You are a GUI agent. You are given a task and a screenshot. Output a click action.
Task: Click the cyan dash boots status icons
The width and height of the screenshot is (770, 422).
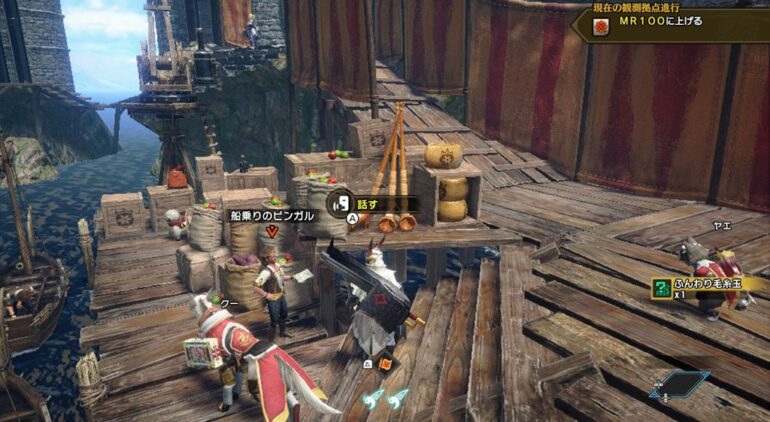pos(386,398)
